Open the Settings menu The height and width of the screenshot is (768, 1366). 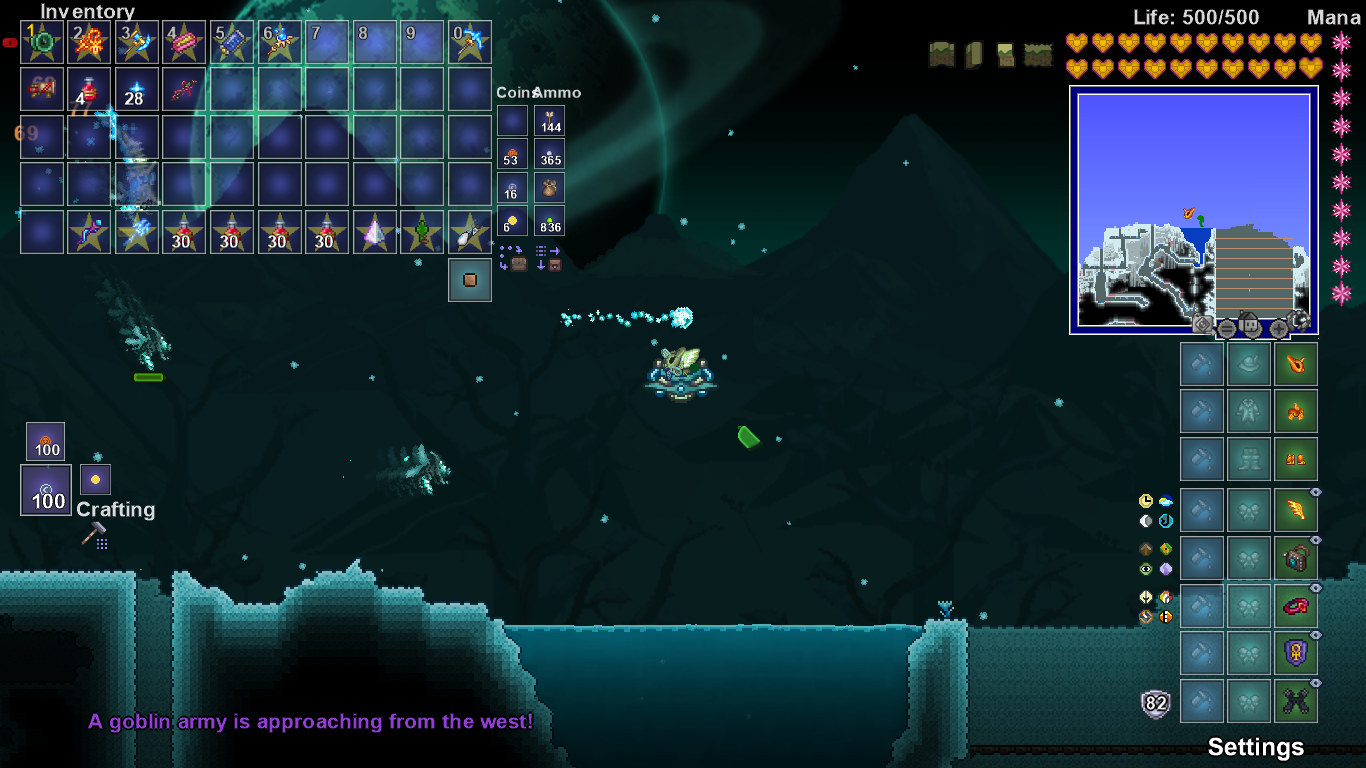1255,747
